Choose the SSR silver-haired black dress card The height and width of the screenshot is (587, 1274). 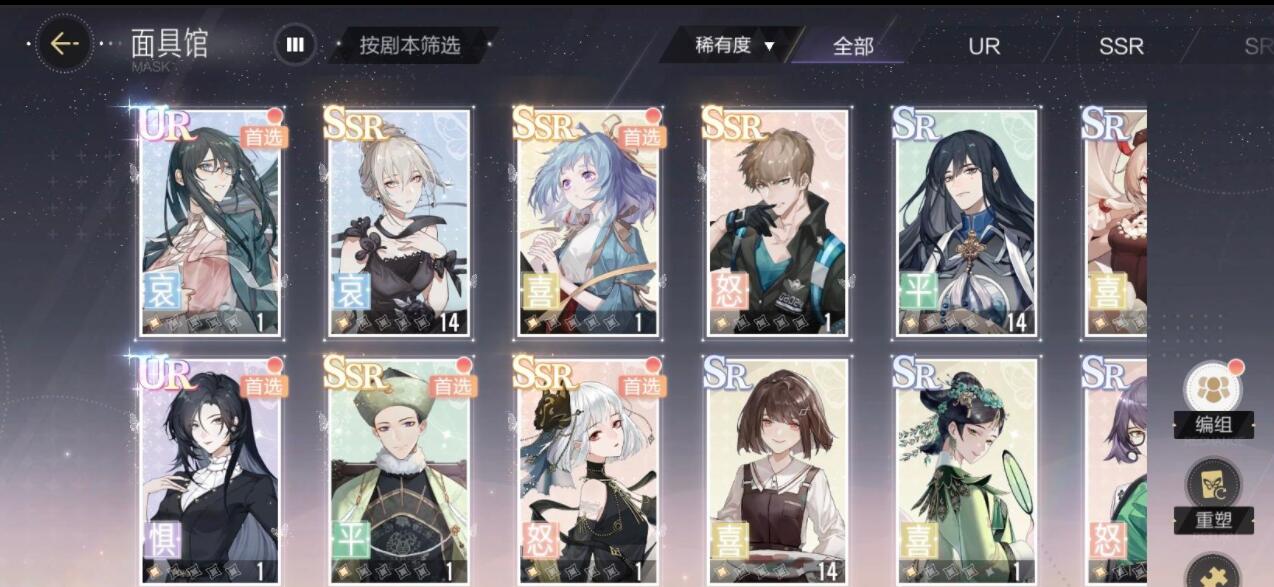pyautogui.click(x=400, y=222)
